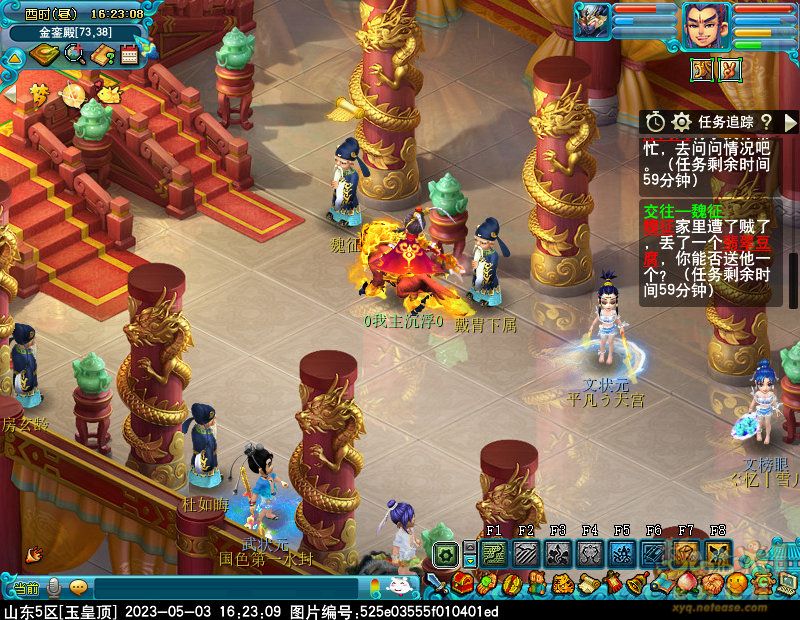This screenshot has width=800, height=620.
Task: Open the laptop system menu icon
Action: 786,583
